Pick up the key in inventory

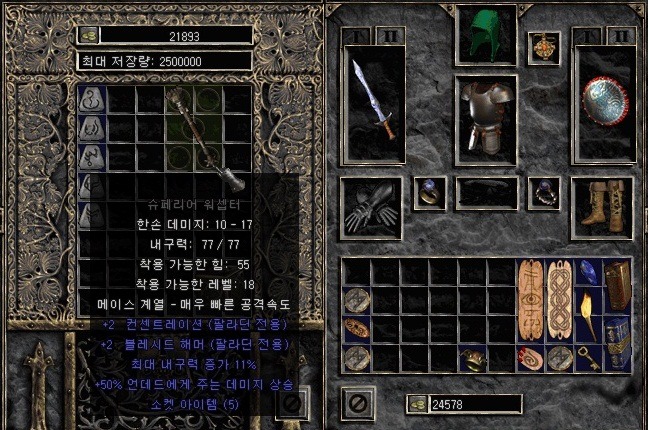point(589,357)
